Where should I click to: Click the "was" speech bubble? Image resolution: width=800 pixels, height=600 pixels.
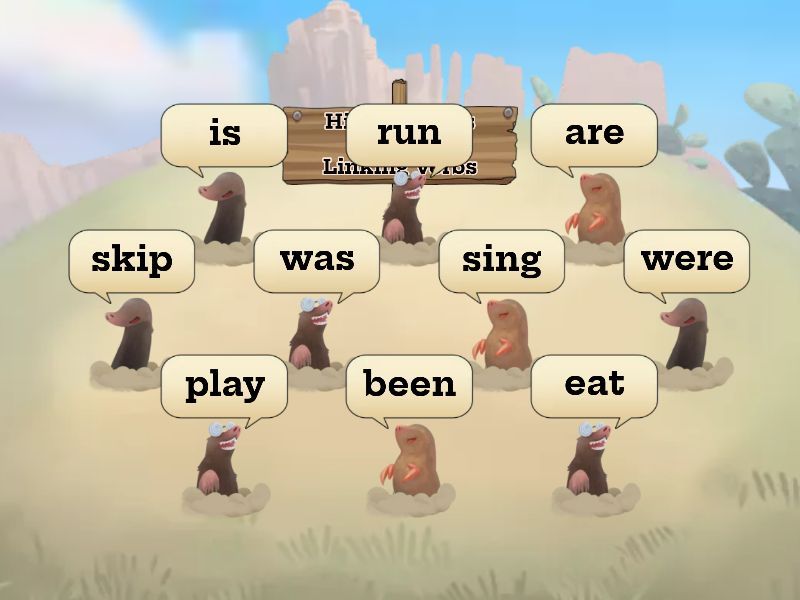tap(317, 260)
